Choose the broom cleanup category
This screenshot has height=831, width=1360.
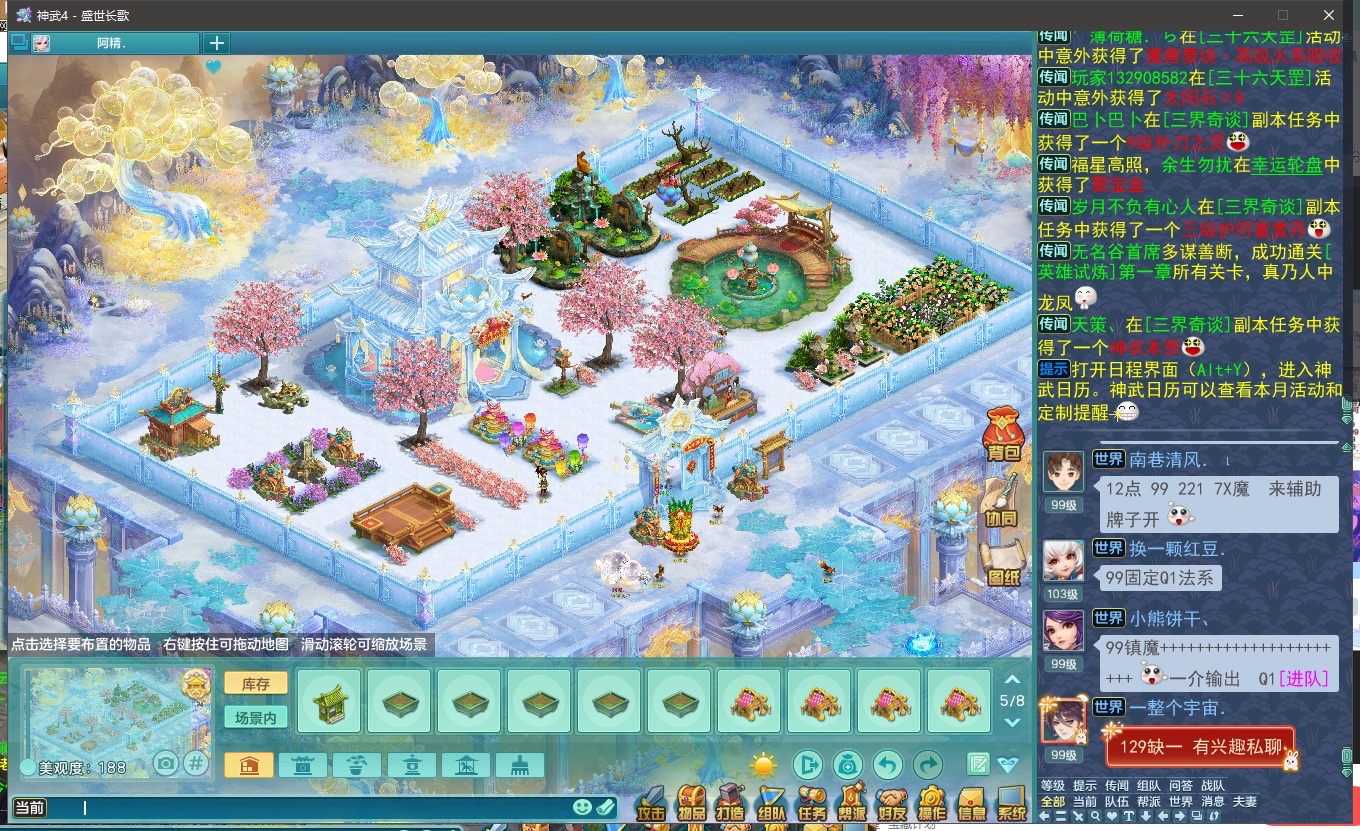519,766
